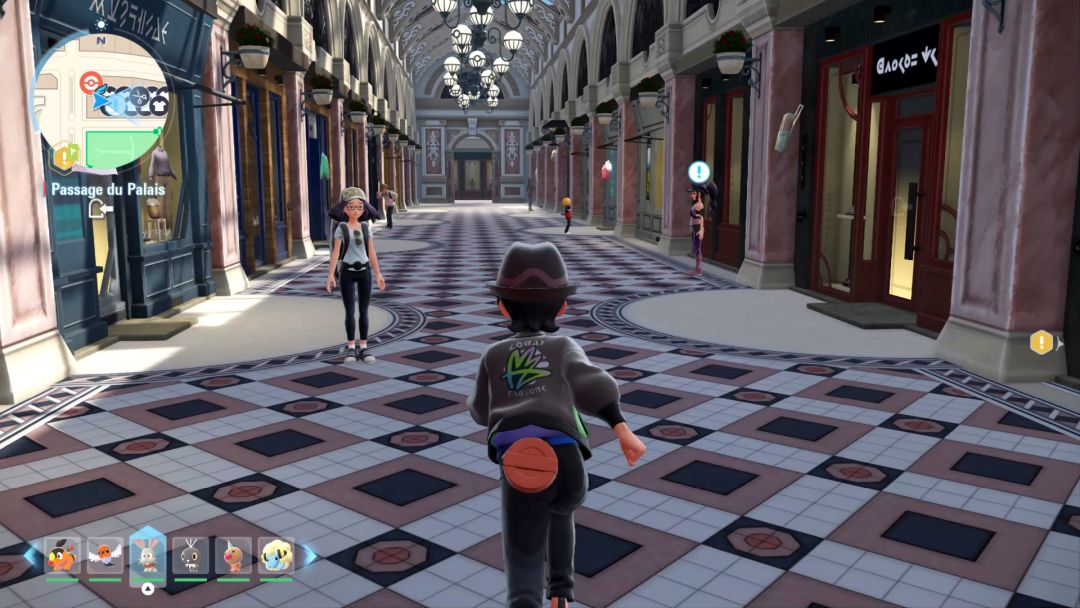Image resolution: width=1080 pixels, height=608 pixels.
Task: Pick Scatterbug in the party bar
Action: pos(190,555)
